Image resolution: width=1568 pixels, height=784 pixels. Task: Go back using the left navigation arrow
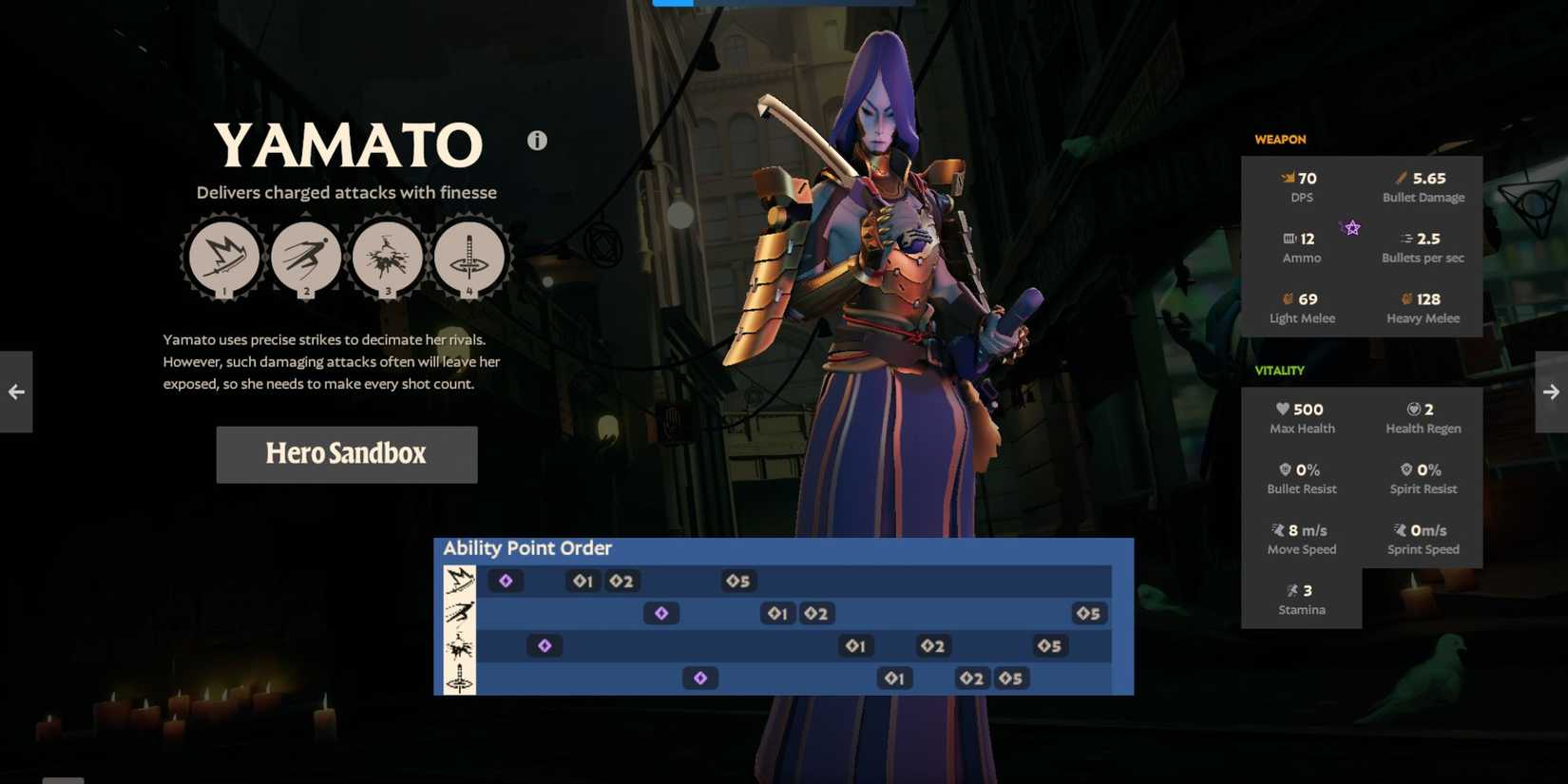point(15,391)
